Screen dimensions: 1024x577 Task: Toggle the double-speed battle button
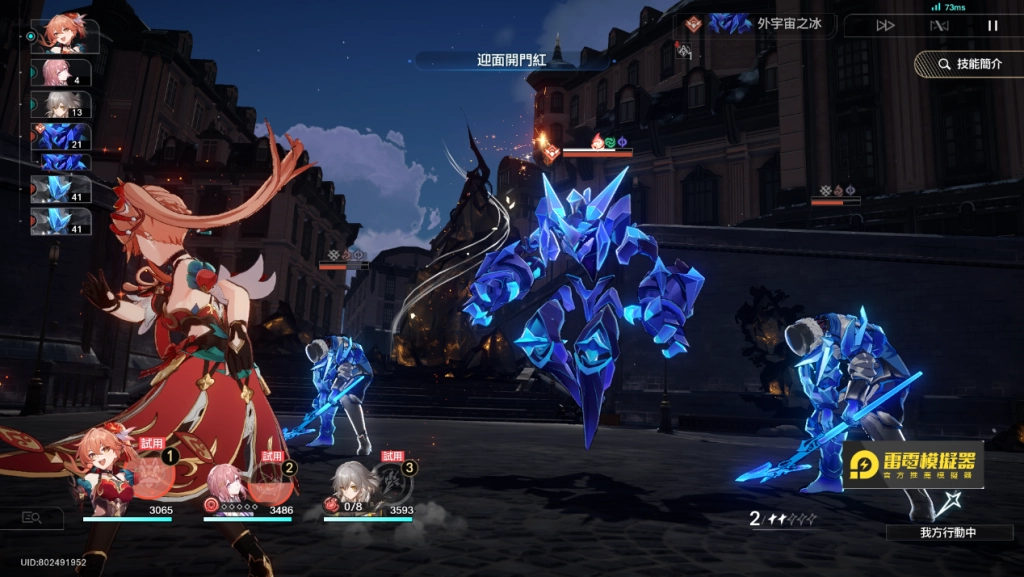pyautogui.click(x=885, y=26)
